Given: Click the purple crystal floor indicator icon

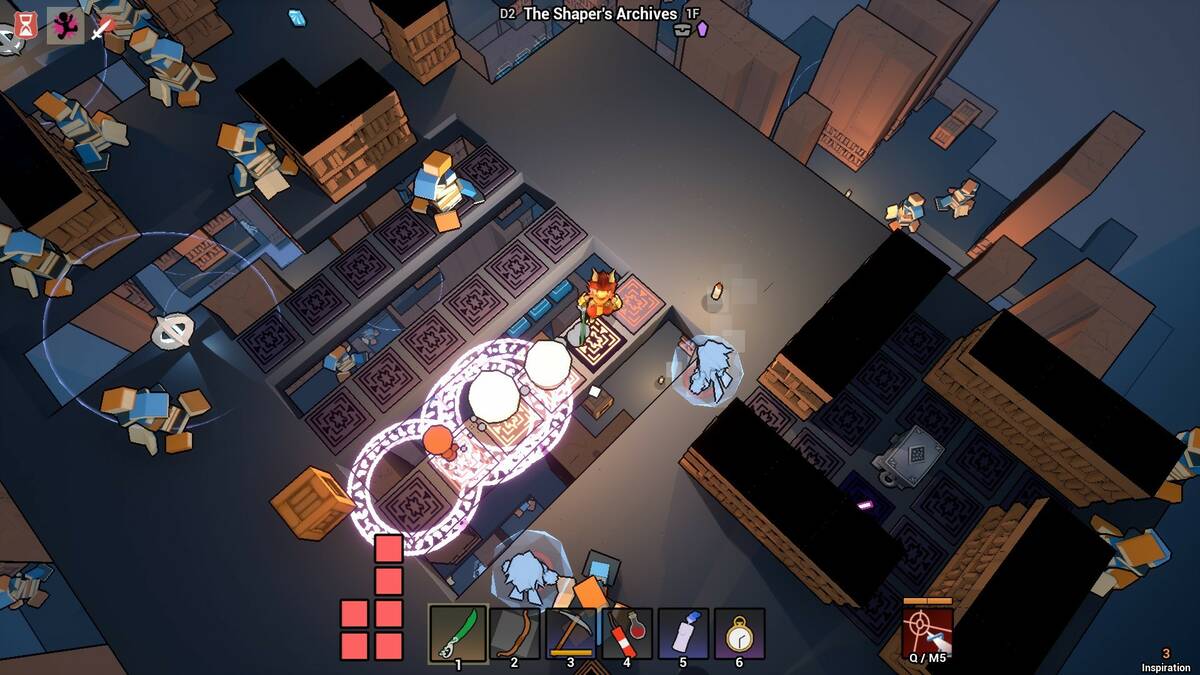Looking at the screenshot, I should (x=702, y=29).
